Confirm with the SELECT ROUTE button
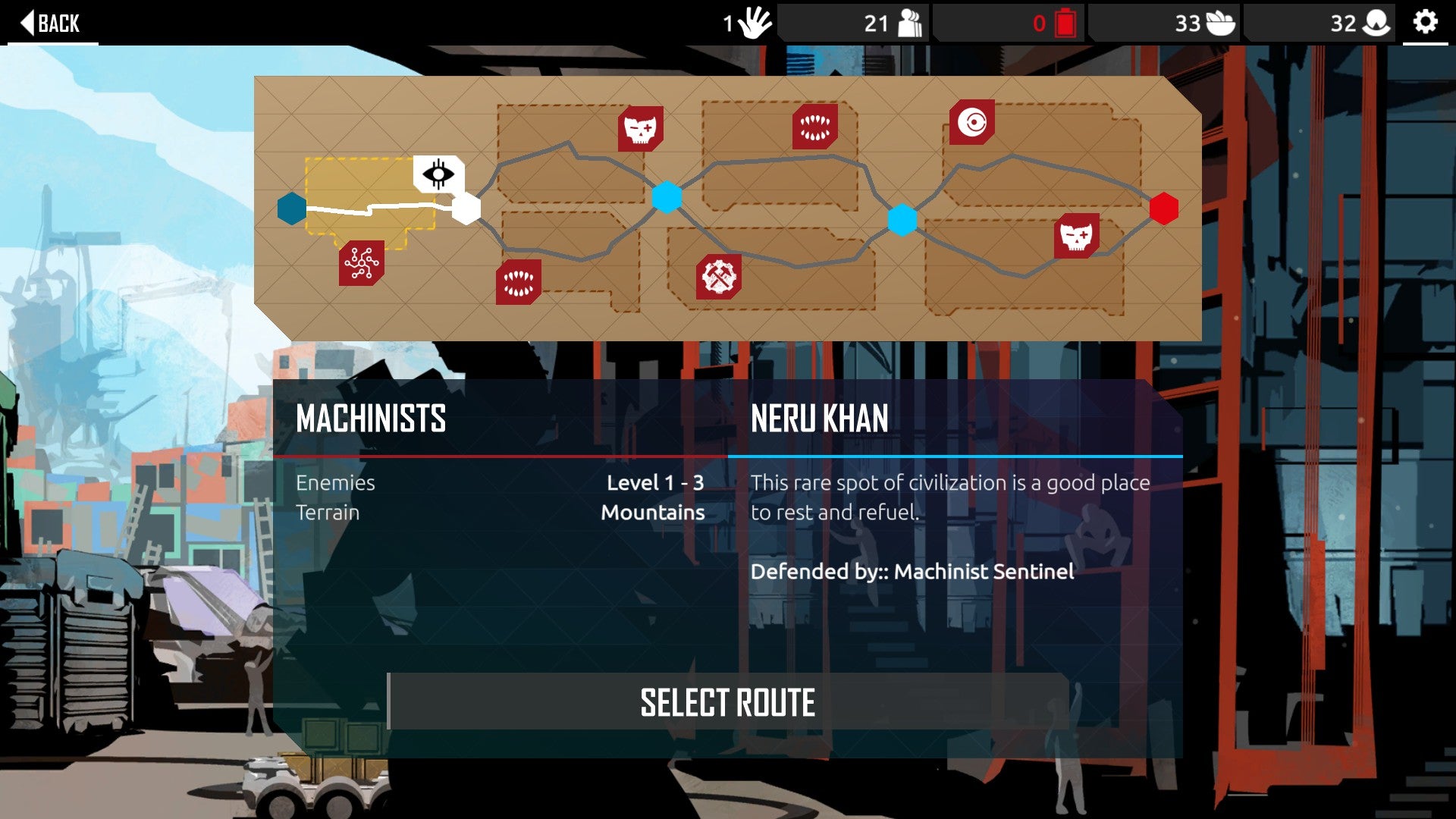 click(x=727, y=702)
